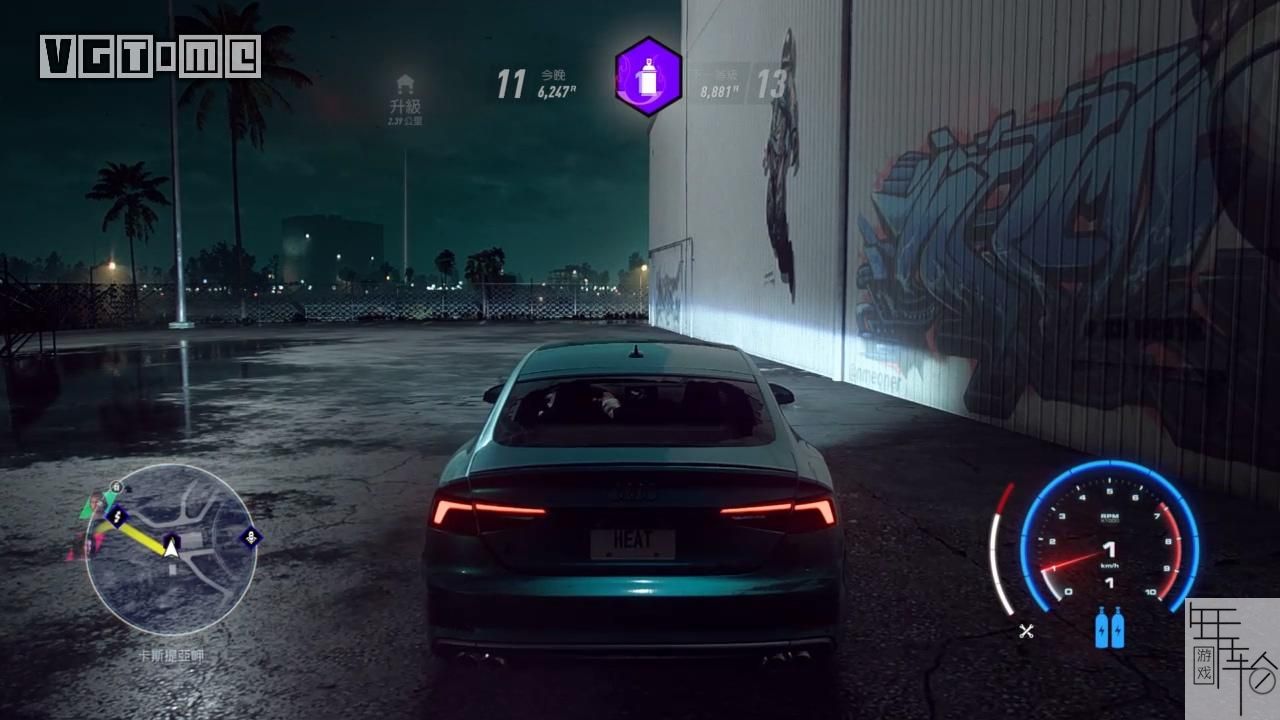Click the VGTIME watermark logo
1280x720 pixels.
(x=150, y=57)
